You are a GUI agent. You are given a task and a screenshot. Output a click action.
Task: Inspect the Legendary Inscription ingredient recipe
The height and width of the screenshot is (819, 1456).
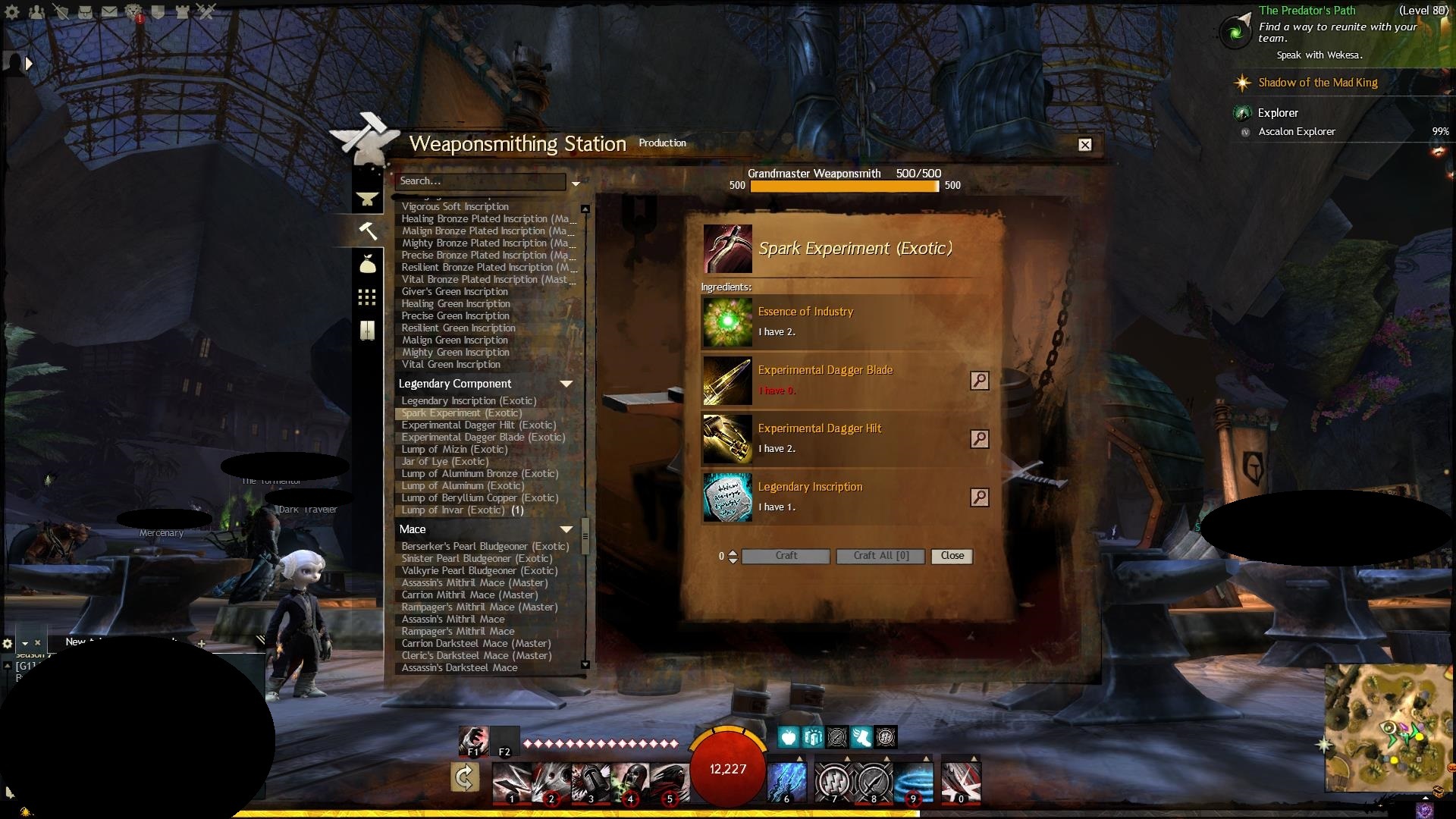pos(979,497)
